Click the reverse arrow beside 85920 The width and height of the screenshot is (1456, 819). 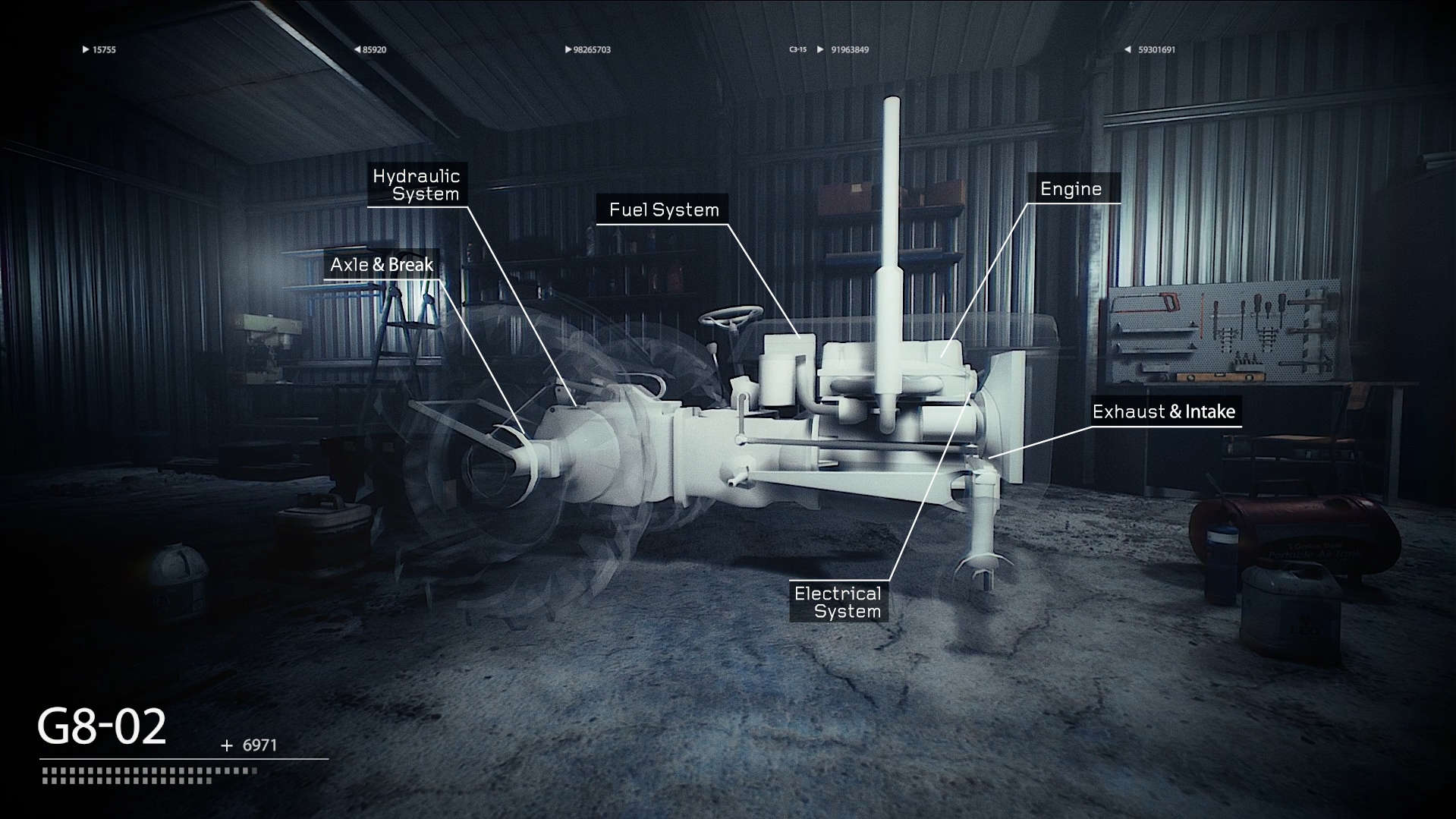click(x=357, y=50)
